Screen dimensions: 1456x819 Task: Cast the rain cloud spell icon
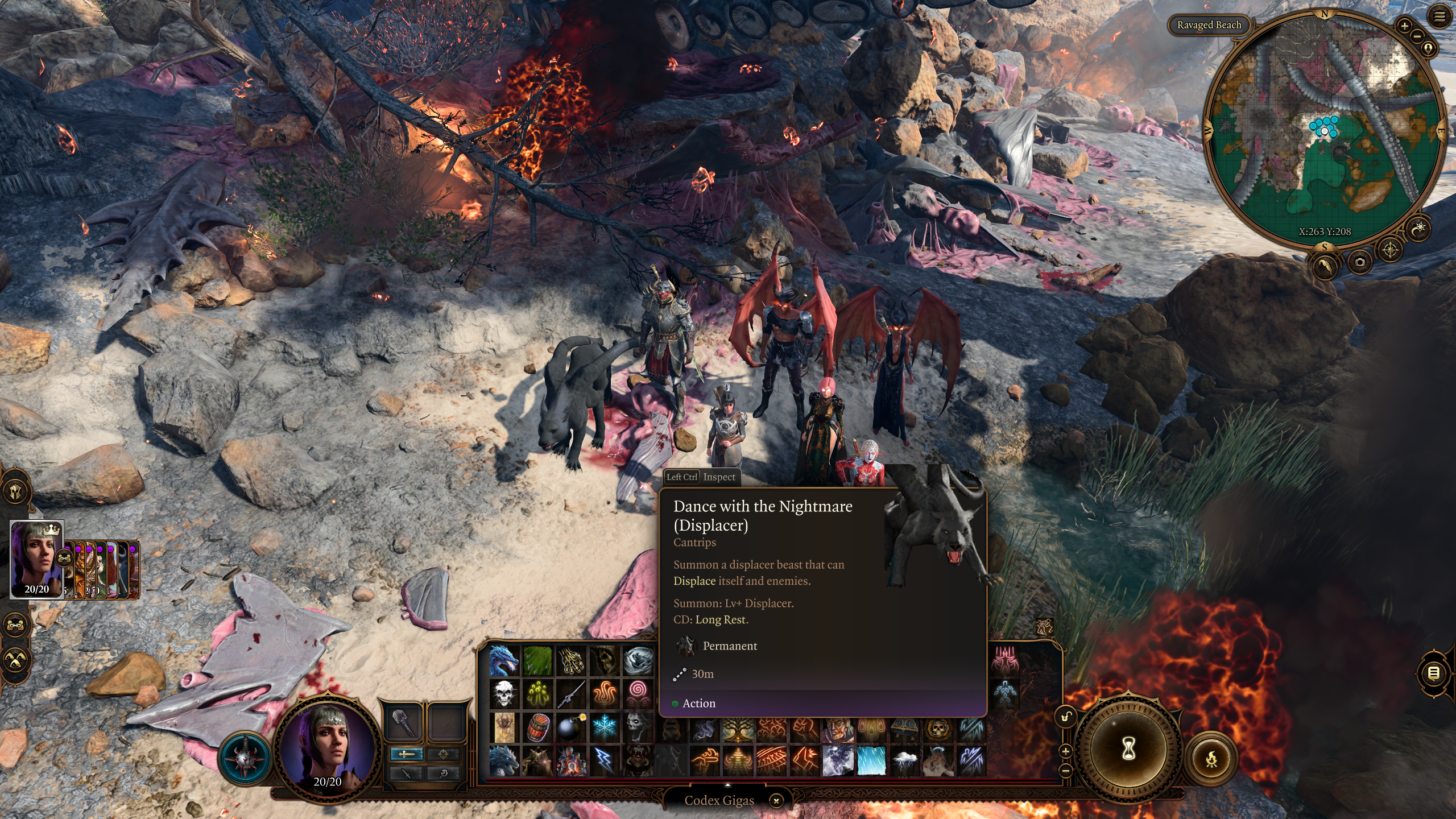click(x=904, y=760)
